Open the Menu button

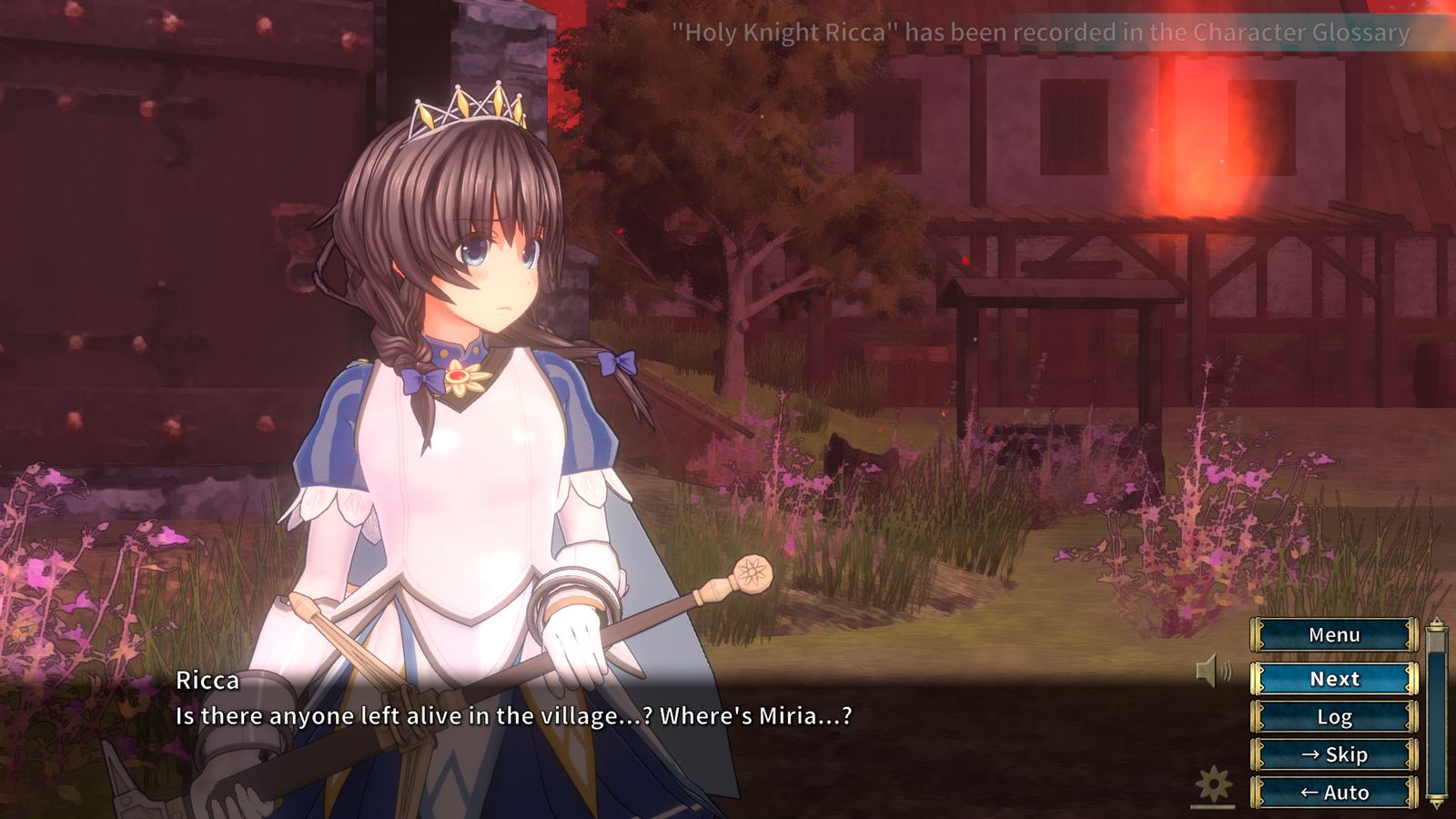click(x=1334, y=635)
